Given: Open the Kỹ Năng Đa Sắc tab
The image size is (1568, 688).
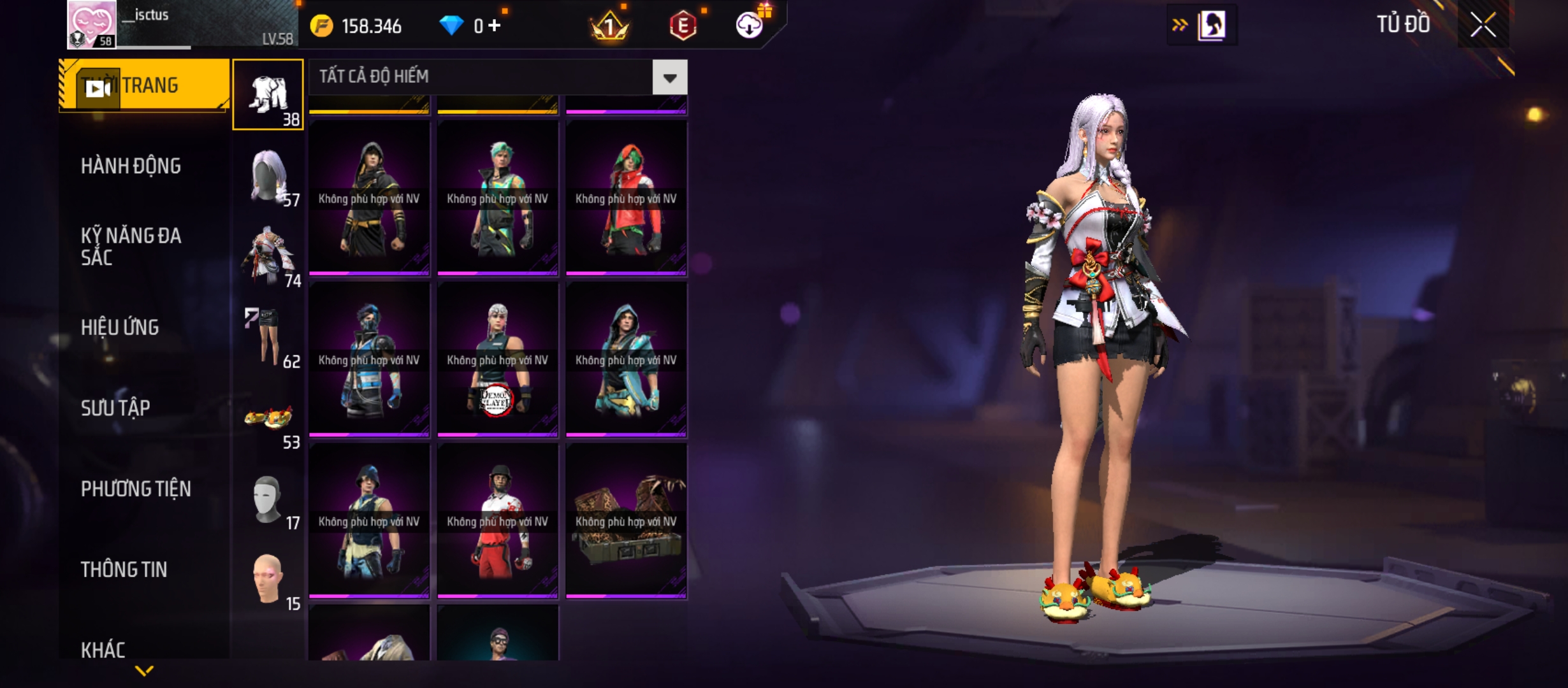Looking at the screenshot, I should point(131,247).
